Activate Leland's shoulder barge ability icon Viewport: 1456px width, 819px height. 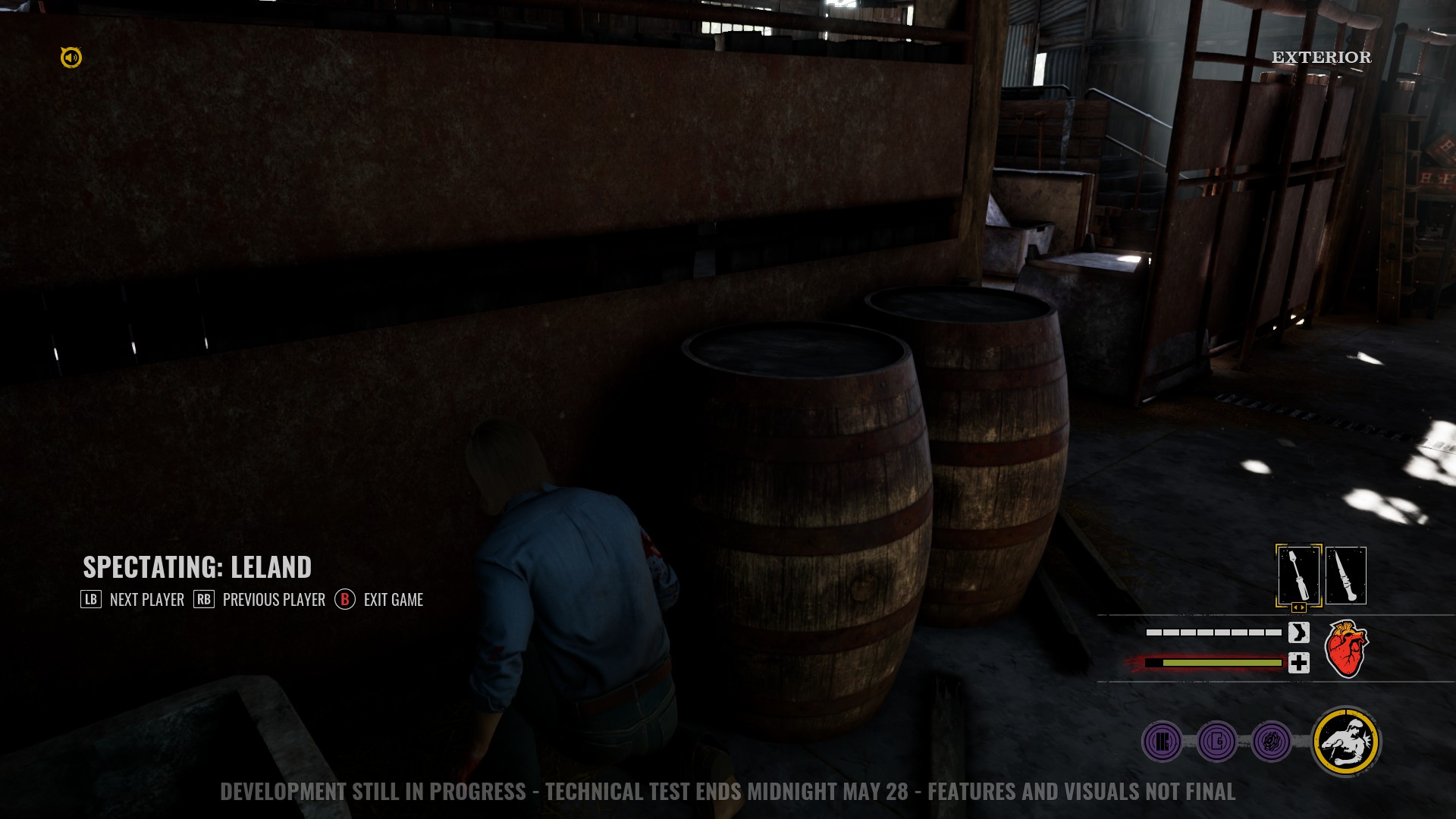[x=1346, y=742]
